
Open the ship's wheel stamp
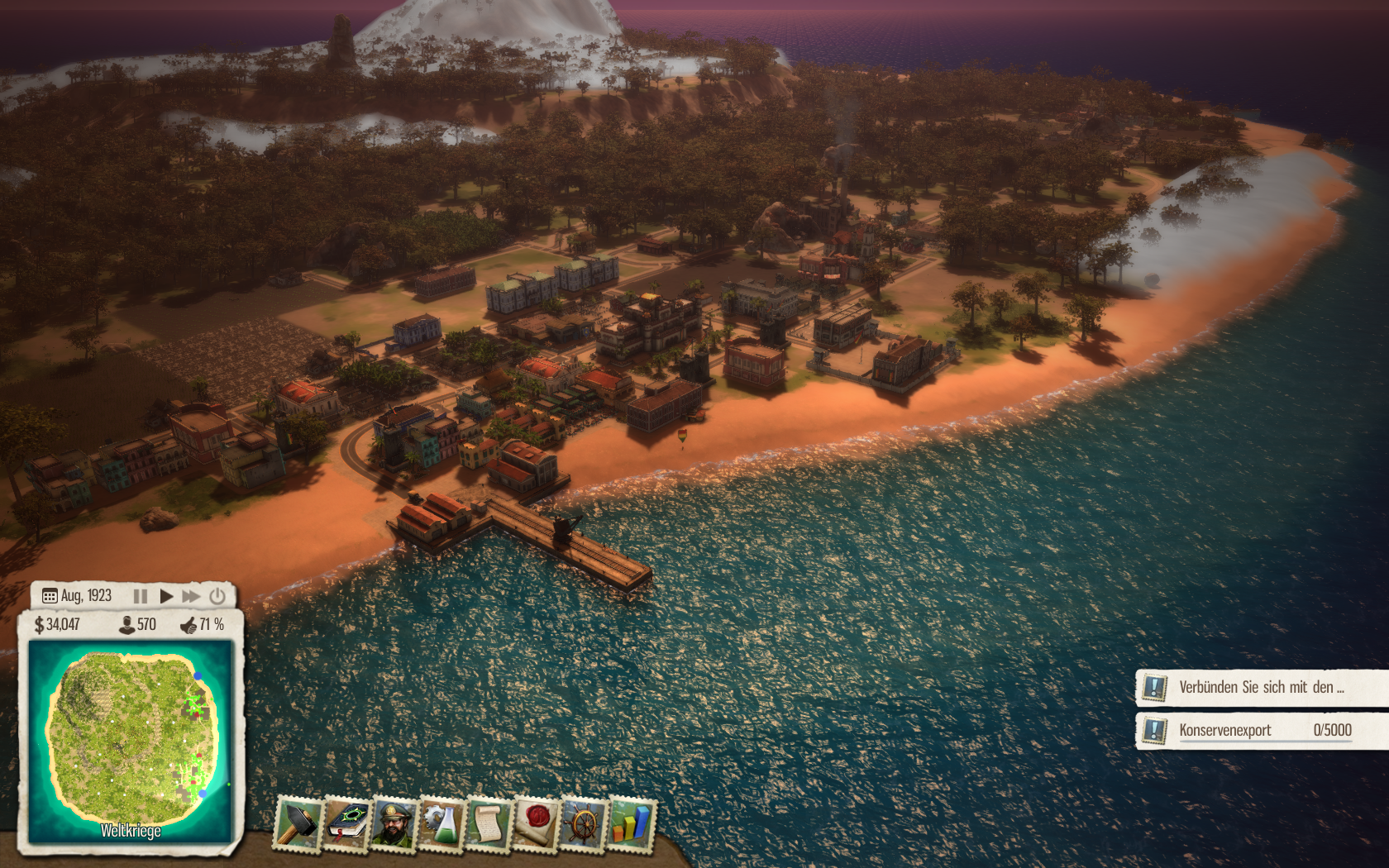click(x=584, y=823)
